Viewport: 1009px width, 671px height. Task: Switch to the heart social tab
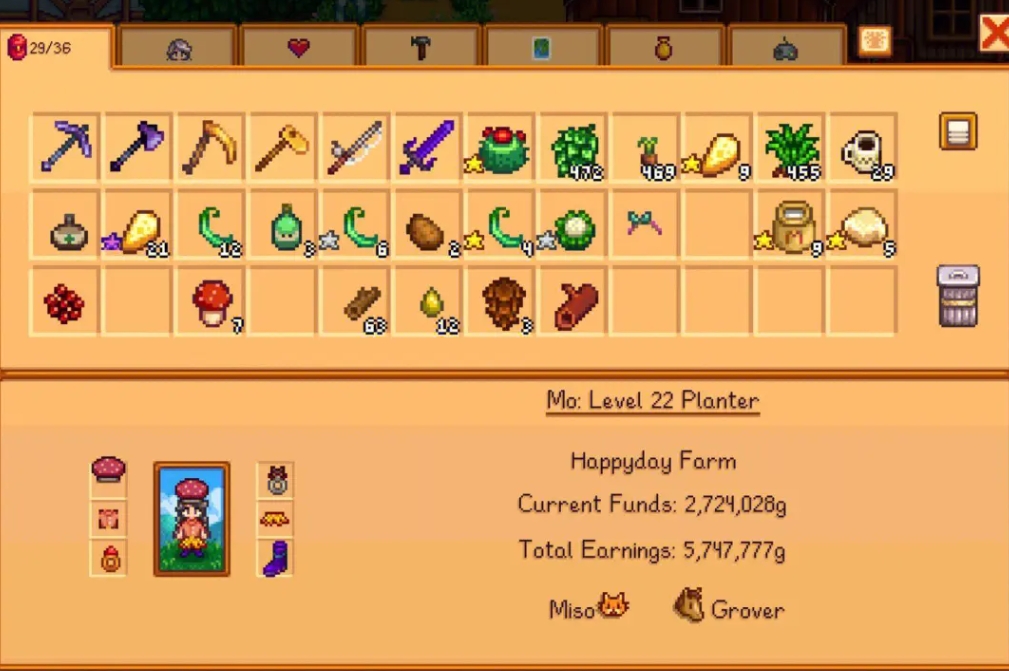tap(298, 48)
